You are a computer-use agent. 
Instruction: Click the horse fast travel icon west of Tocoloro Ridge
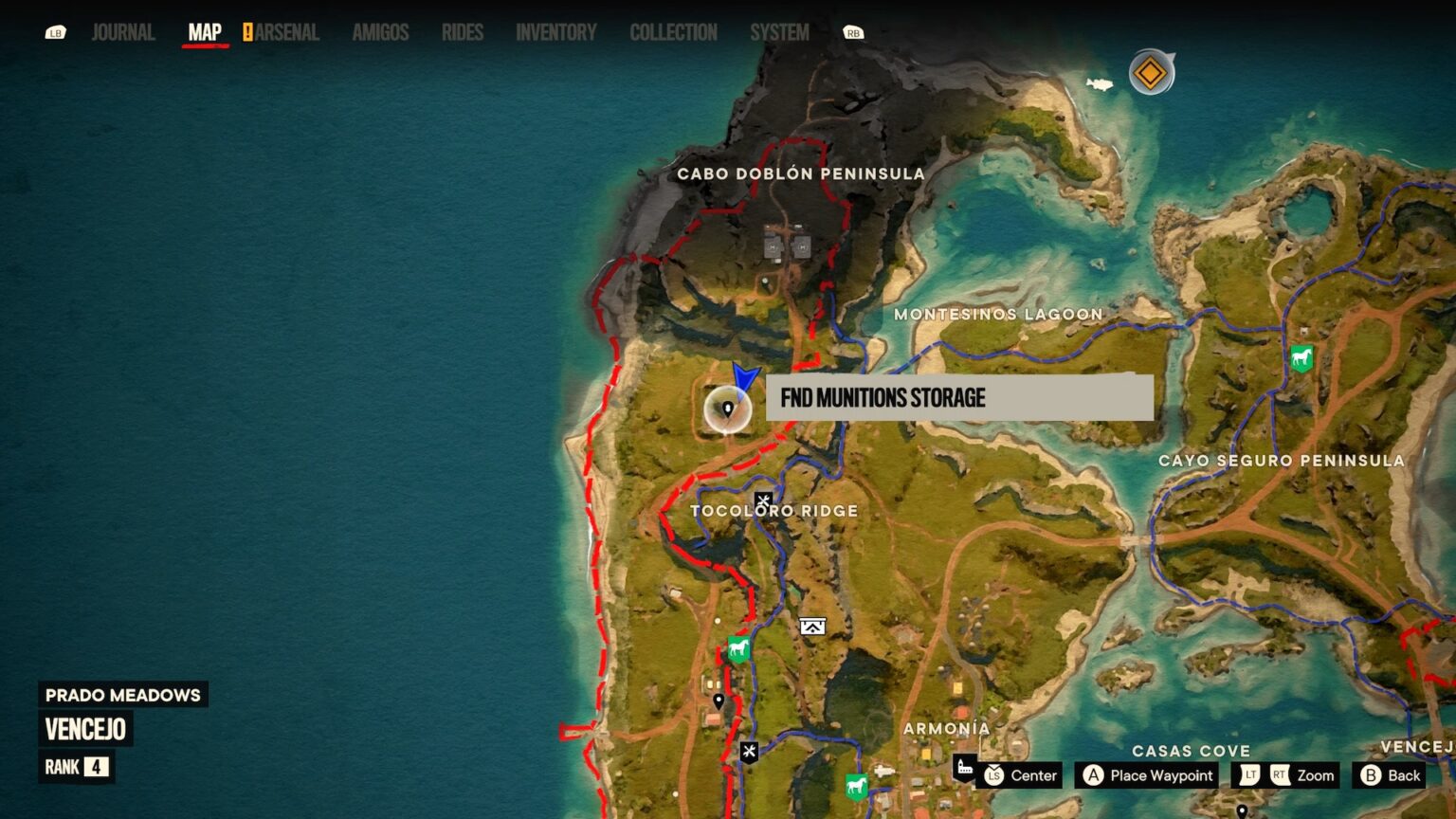tap(737, 650)
